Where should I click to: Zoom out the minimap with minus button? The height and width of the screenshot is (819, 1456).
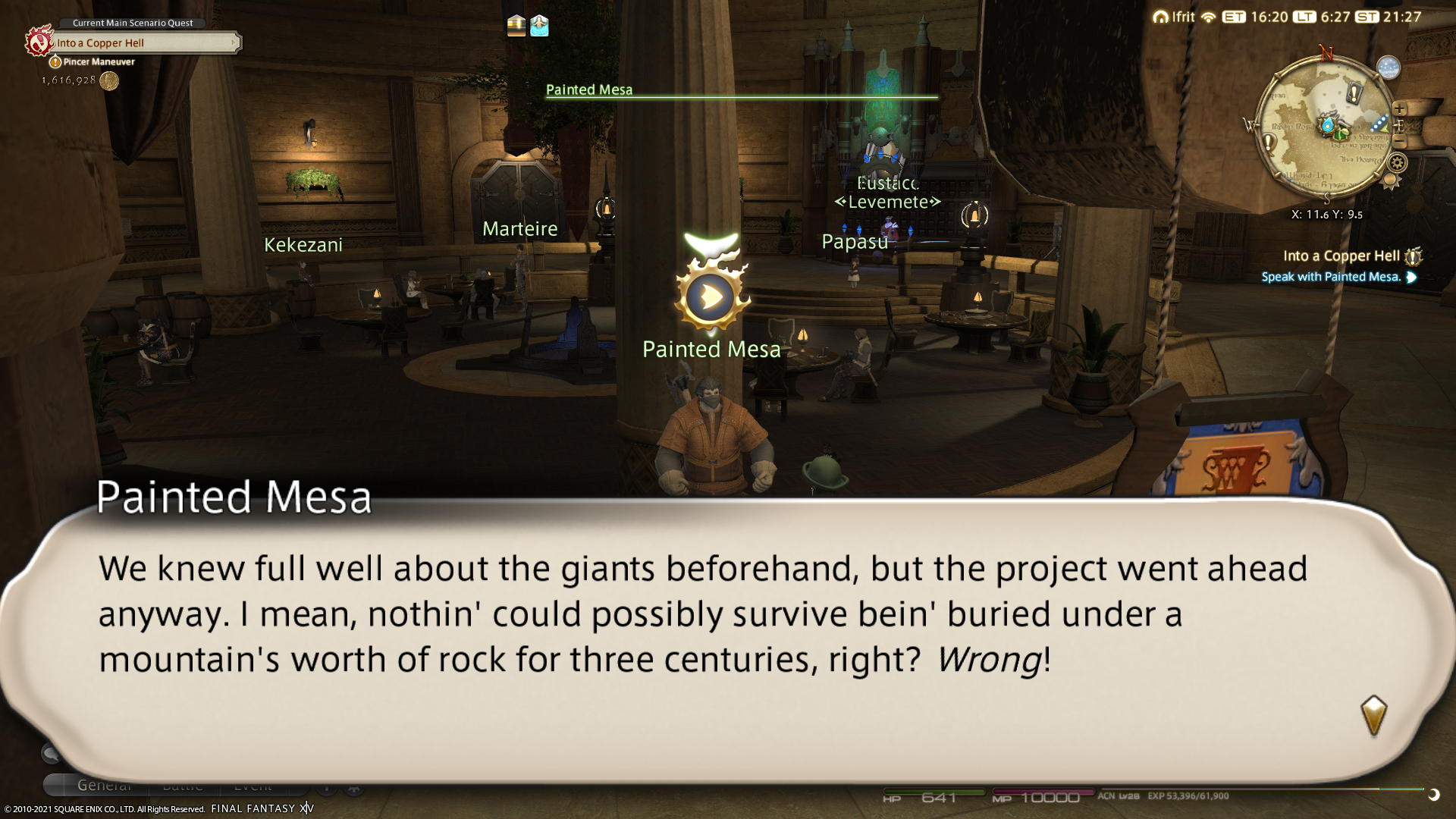point(1400,142)
